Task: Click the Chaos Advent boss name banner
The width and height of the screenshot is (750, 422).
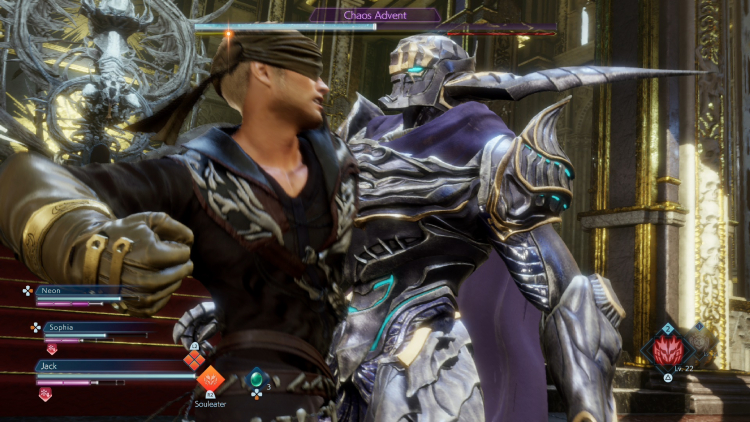Action: (x=374, y=15)
